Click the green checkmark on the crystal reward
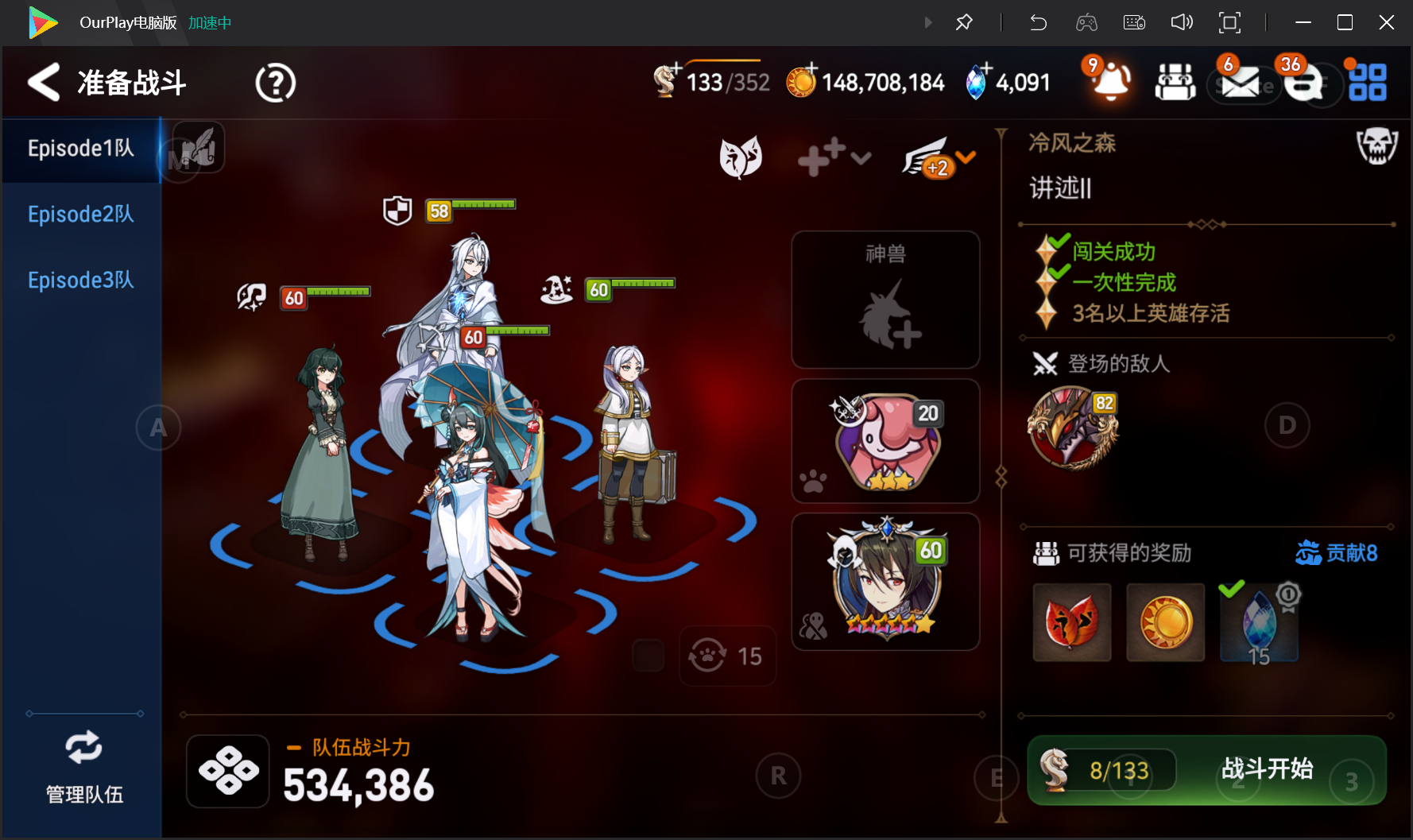This screenshot has height=840, width=1413. (1233, 590)
